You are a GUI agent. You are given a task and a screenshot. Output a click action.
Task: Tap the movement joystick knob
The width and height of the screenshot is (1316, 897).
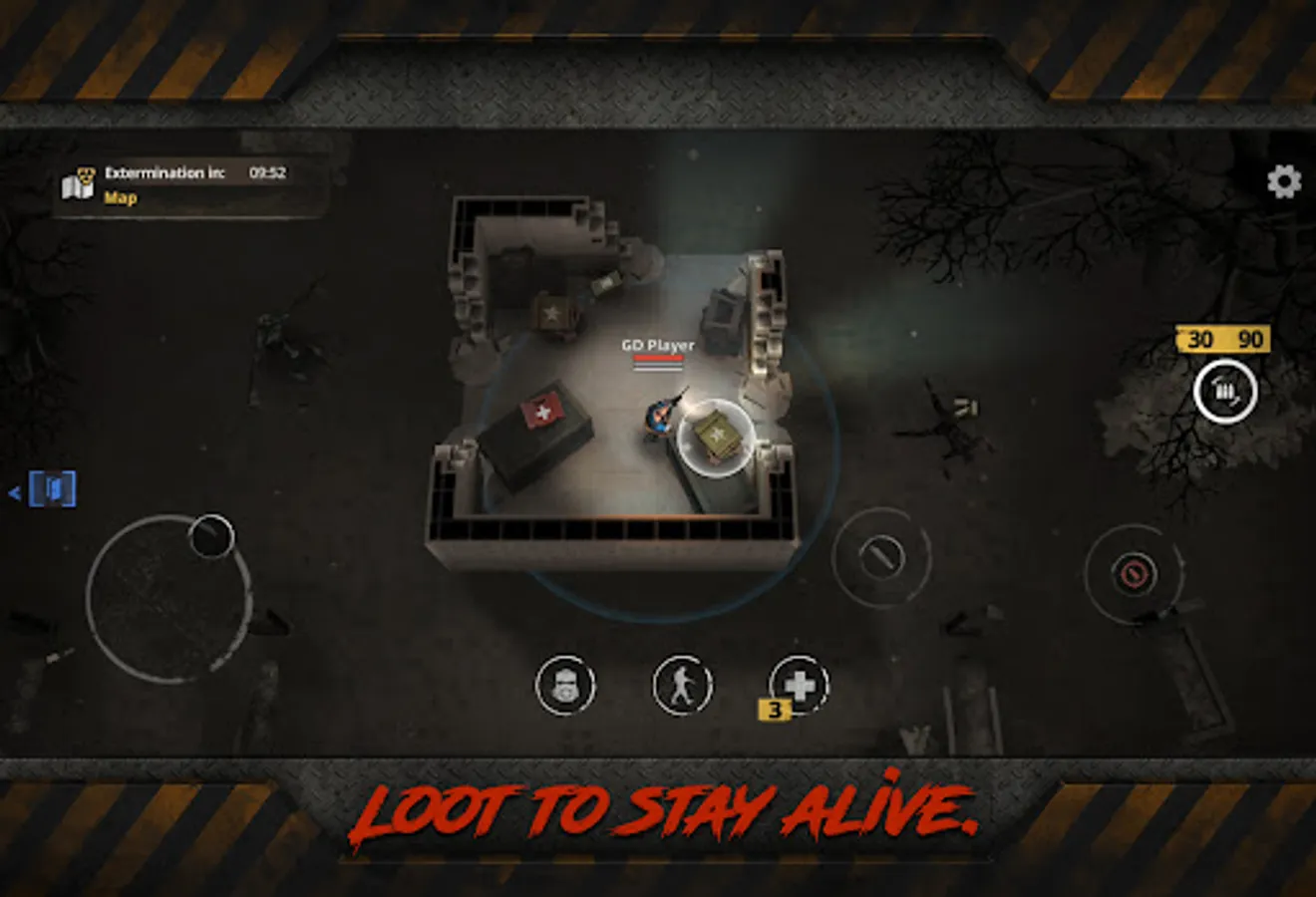coord(211,535)
